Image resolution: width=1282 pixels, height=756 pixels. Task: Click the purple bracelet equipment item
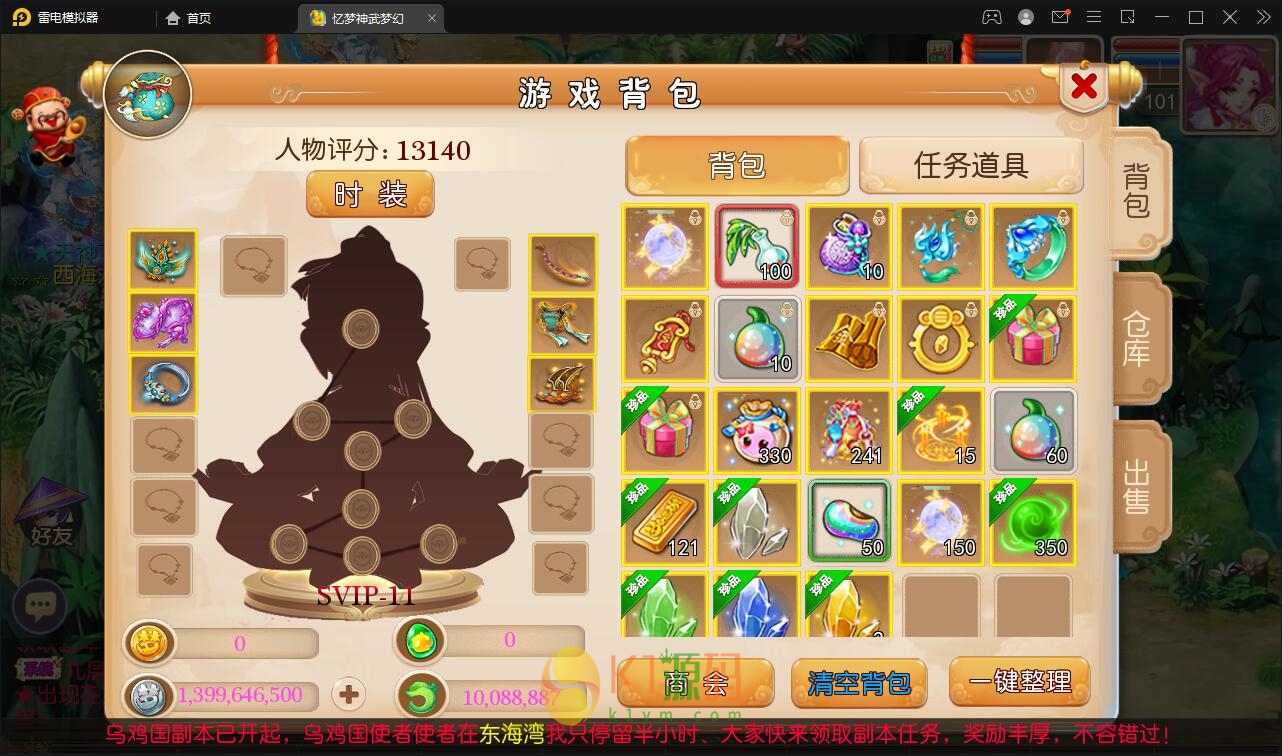tap(163, 321)
